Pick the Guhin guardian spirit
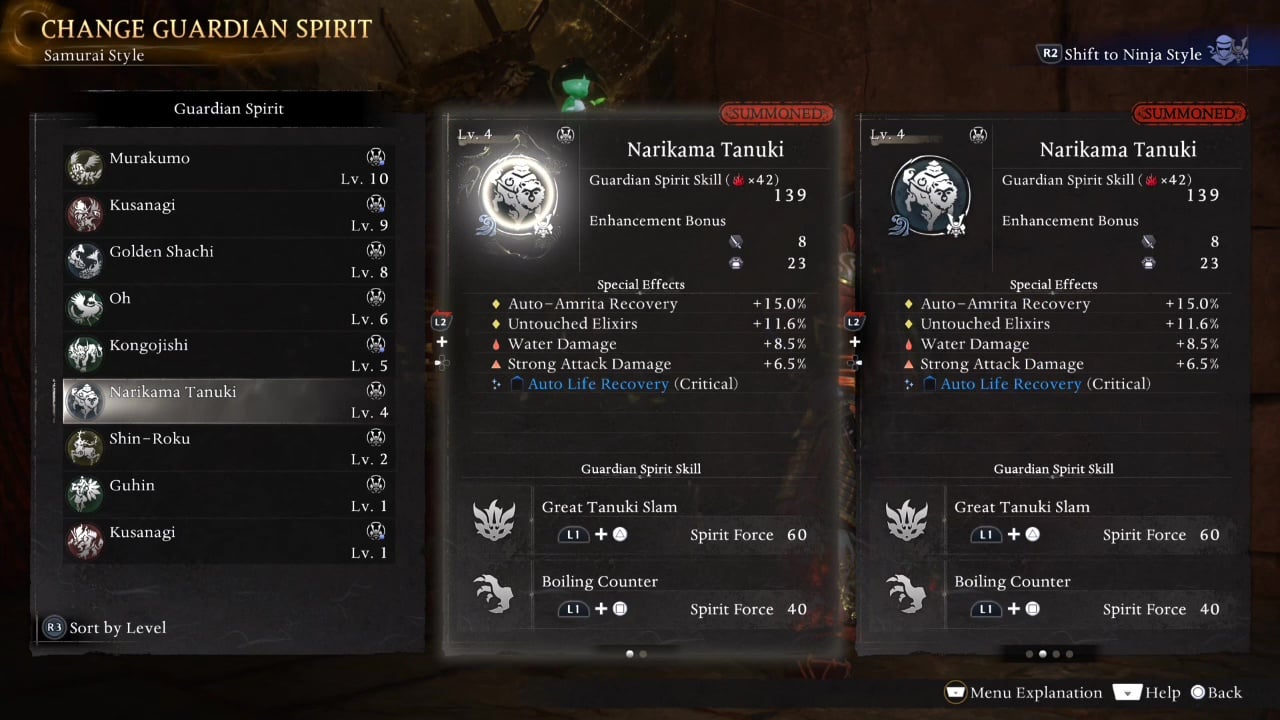This screenshot has width=1280, height=720. [228, 495]
